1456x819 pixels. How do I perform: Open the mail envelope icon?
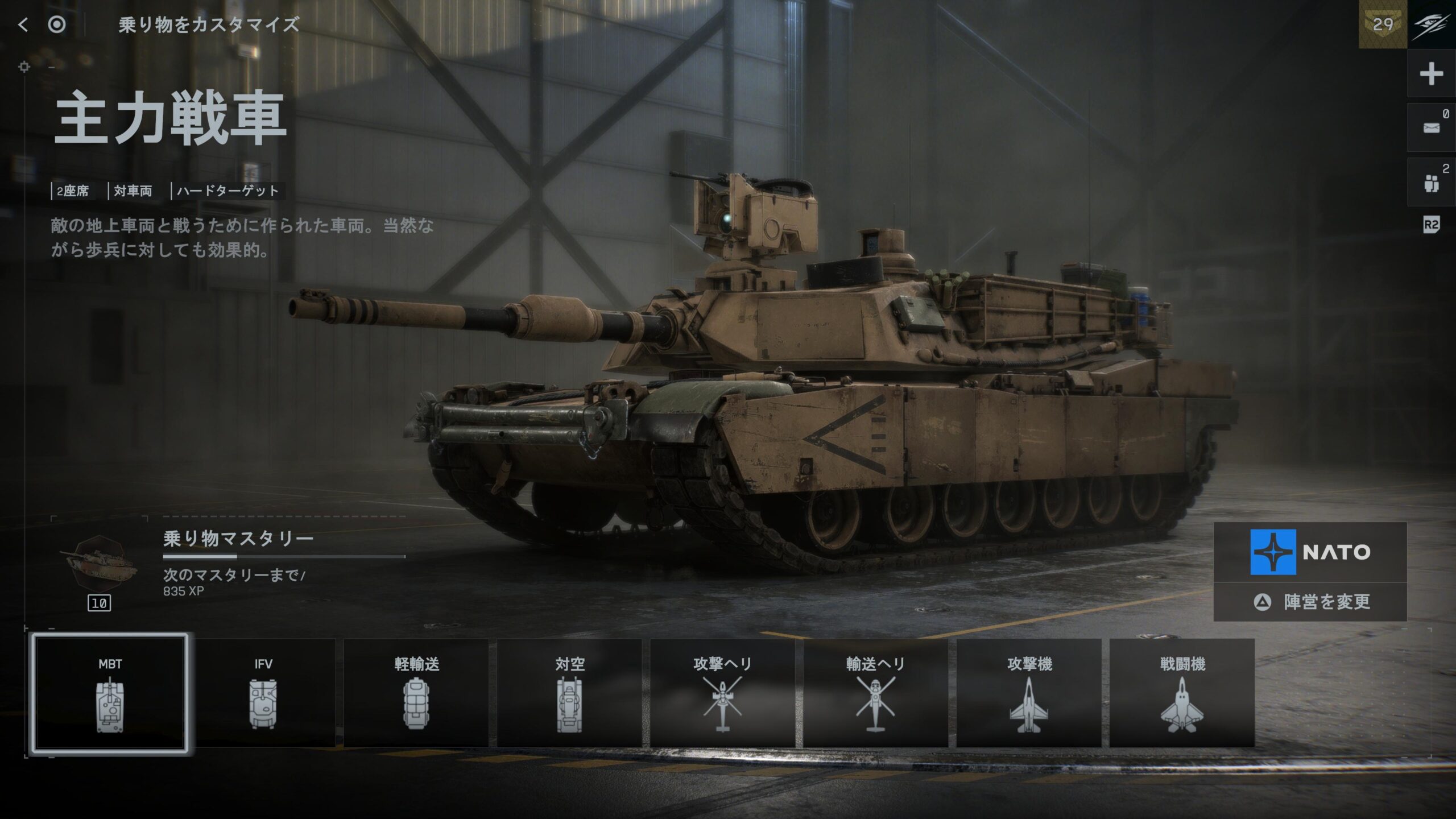click(x=1431, y=127)
